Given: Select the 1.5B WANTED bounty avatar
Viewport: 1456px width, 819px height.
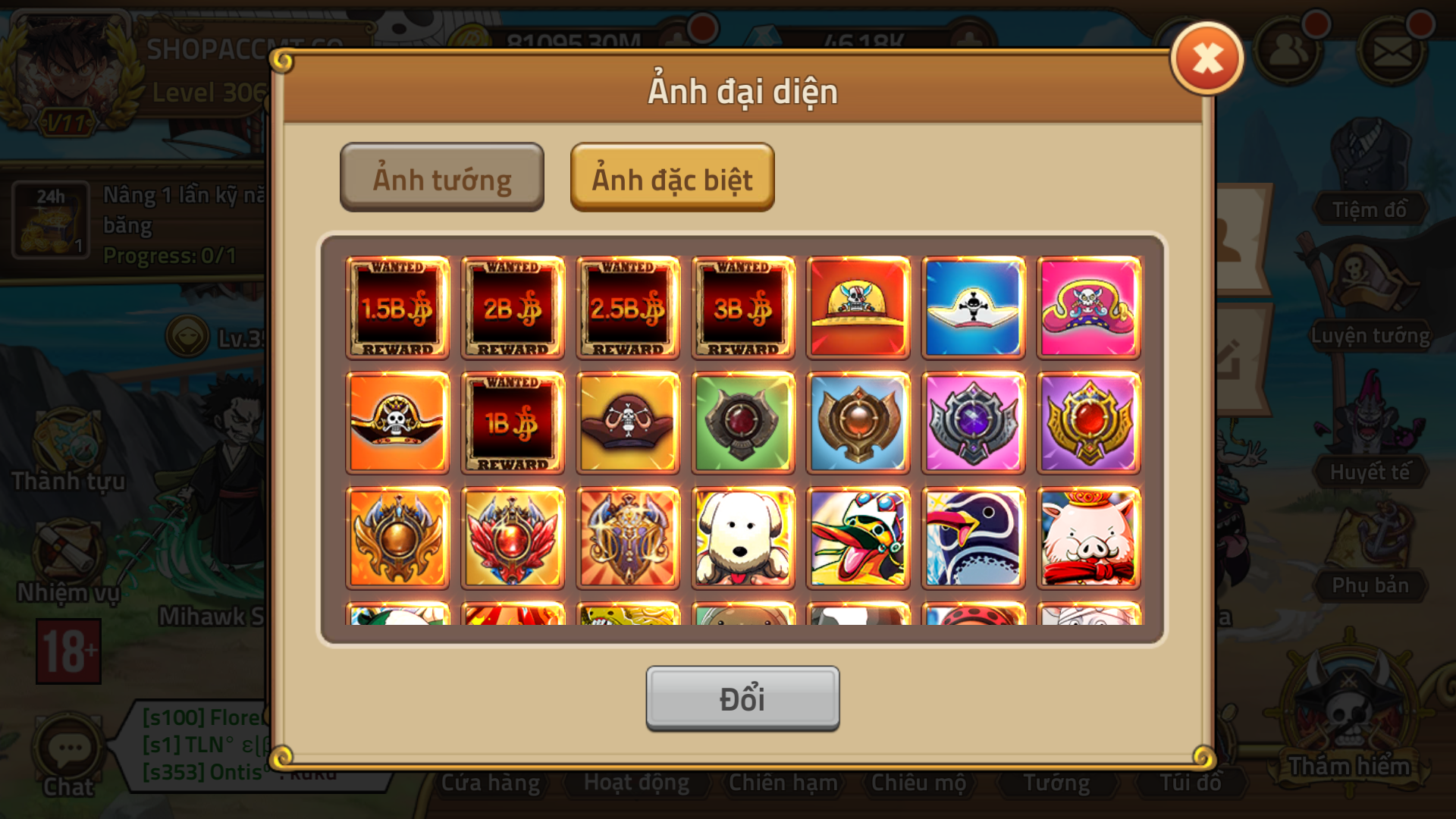Looking at the screenshot, I should (x=397, y=307).
